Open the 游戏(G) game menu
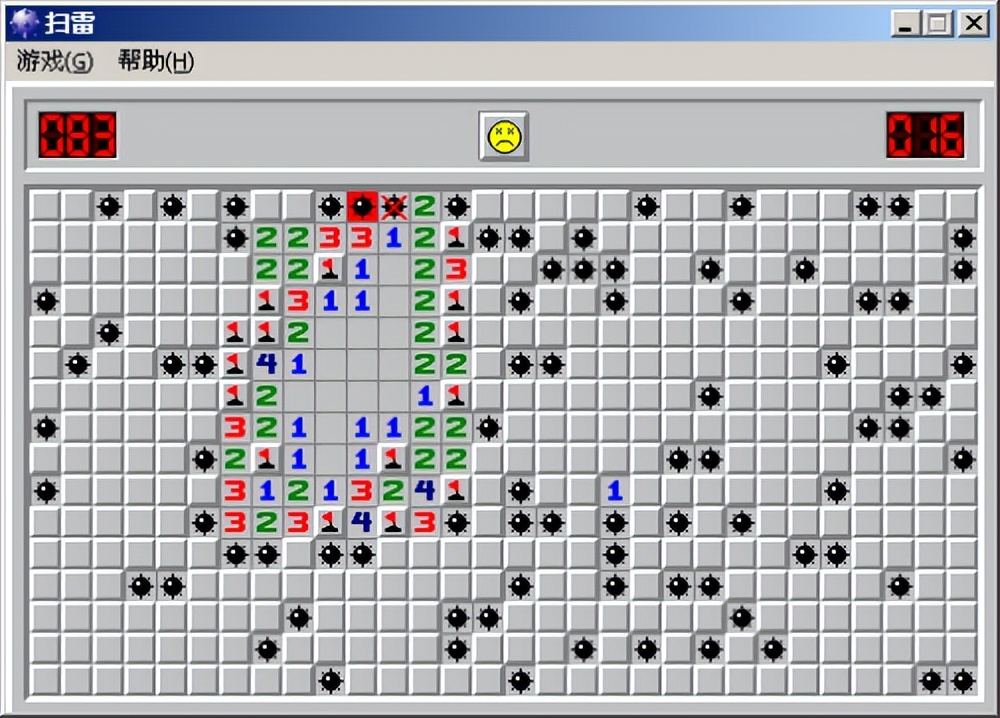The image size is (1000, 718). 55,62
